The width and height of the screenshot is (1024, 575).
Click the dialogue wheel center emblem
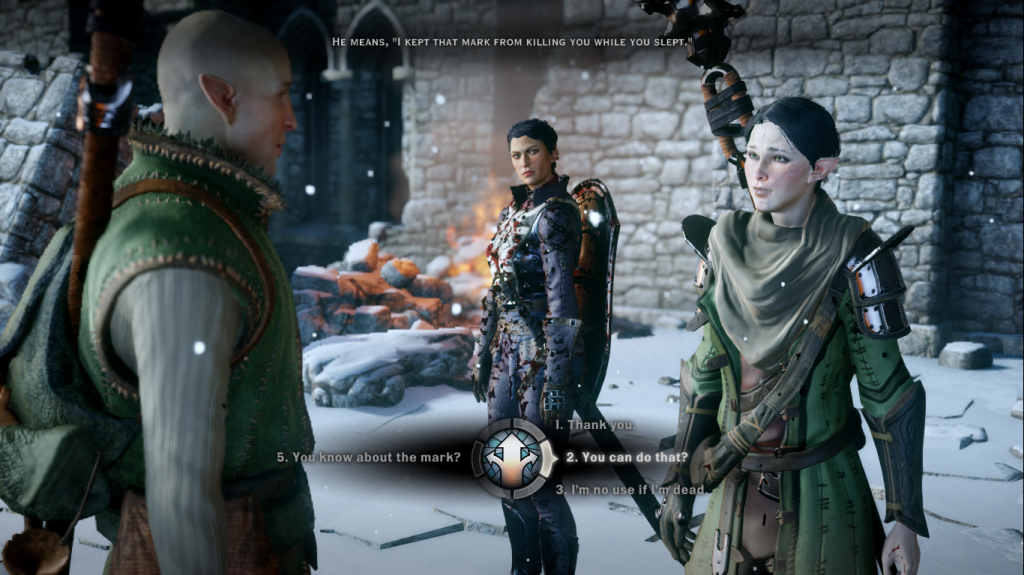[x=514, y=458]
